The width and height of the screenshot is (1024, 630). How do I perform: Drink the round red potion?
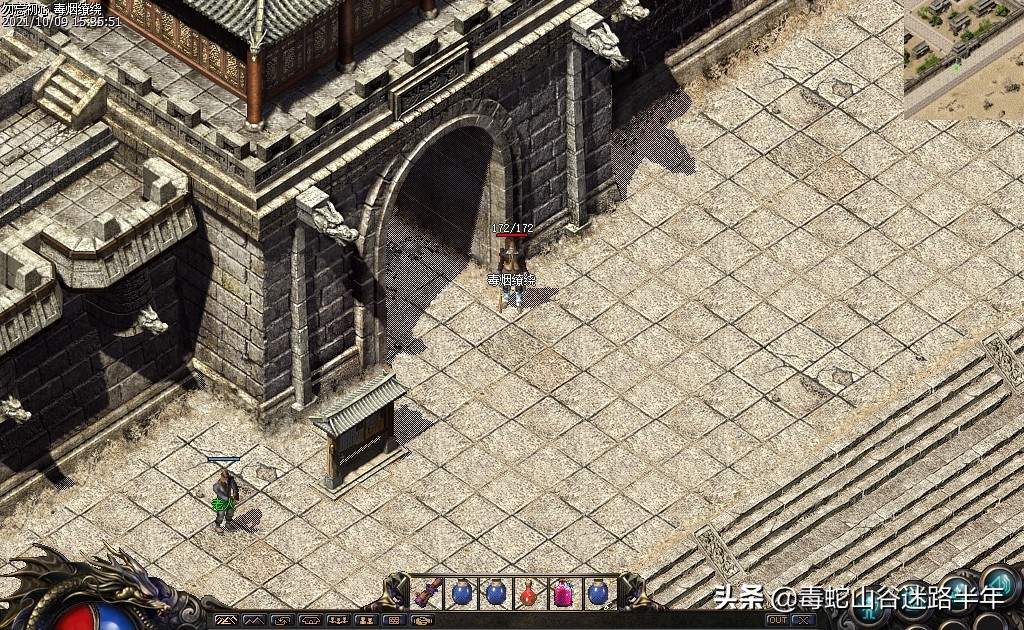tap(529, 594)
